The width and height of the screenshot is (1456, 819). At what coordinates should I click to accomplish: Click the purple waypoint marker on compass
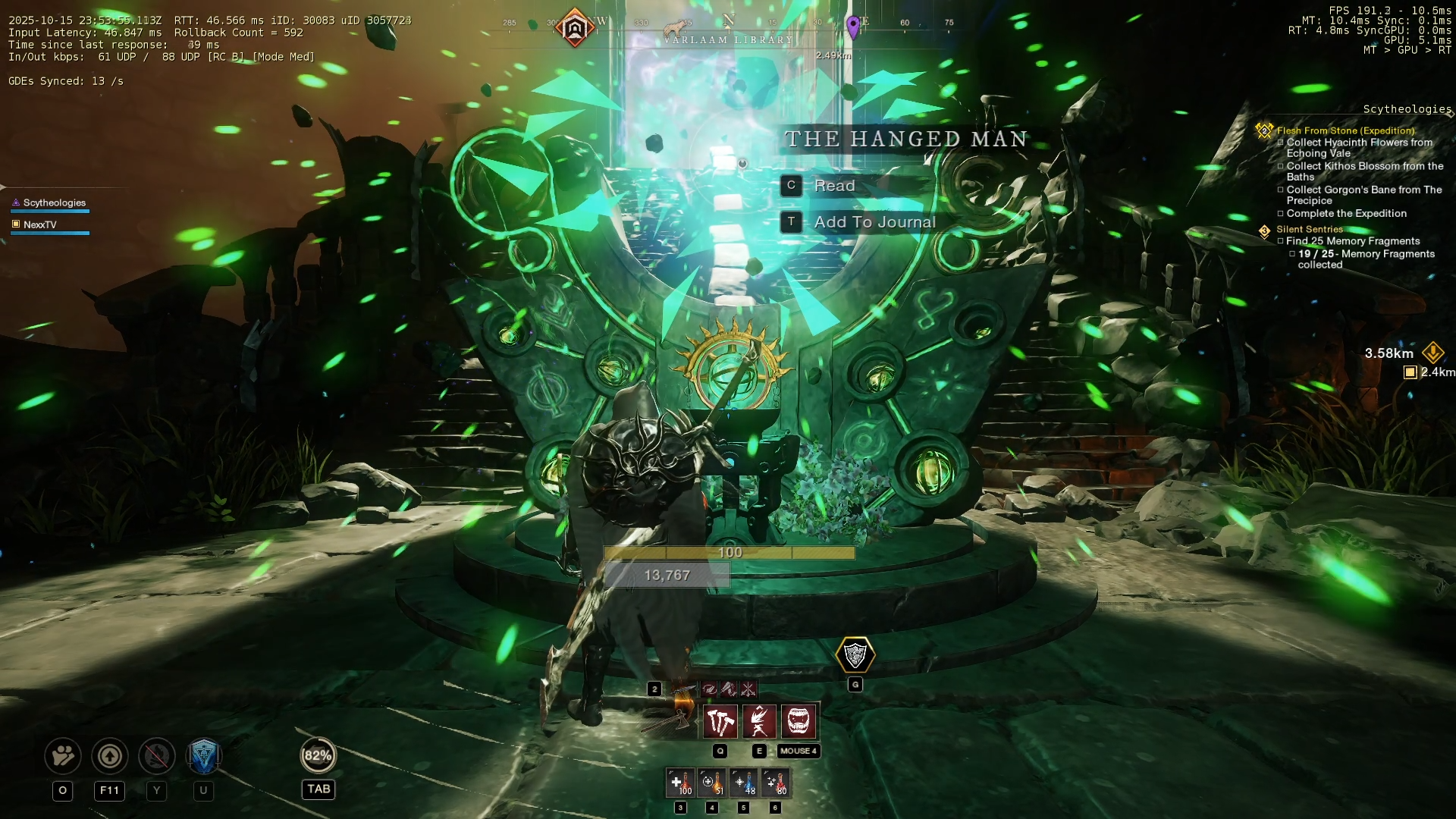[853, 27]
